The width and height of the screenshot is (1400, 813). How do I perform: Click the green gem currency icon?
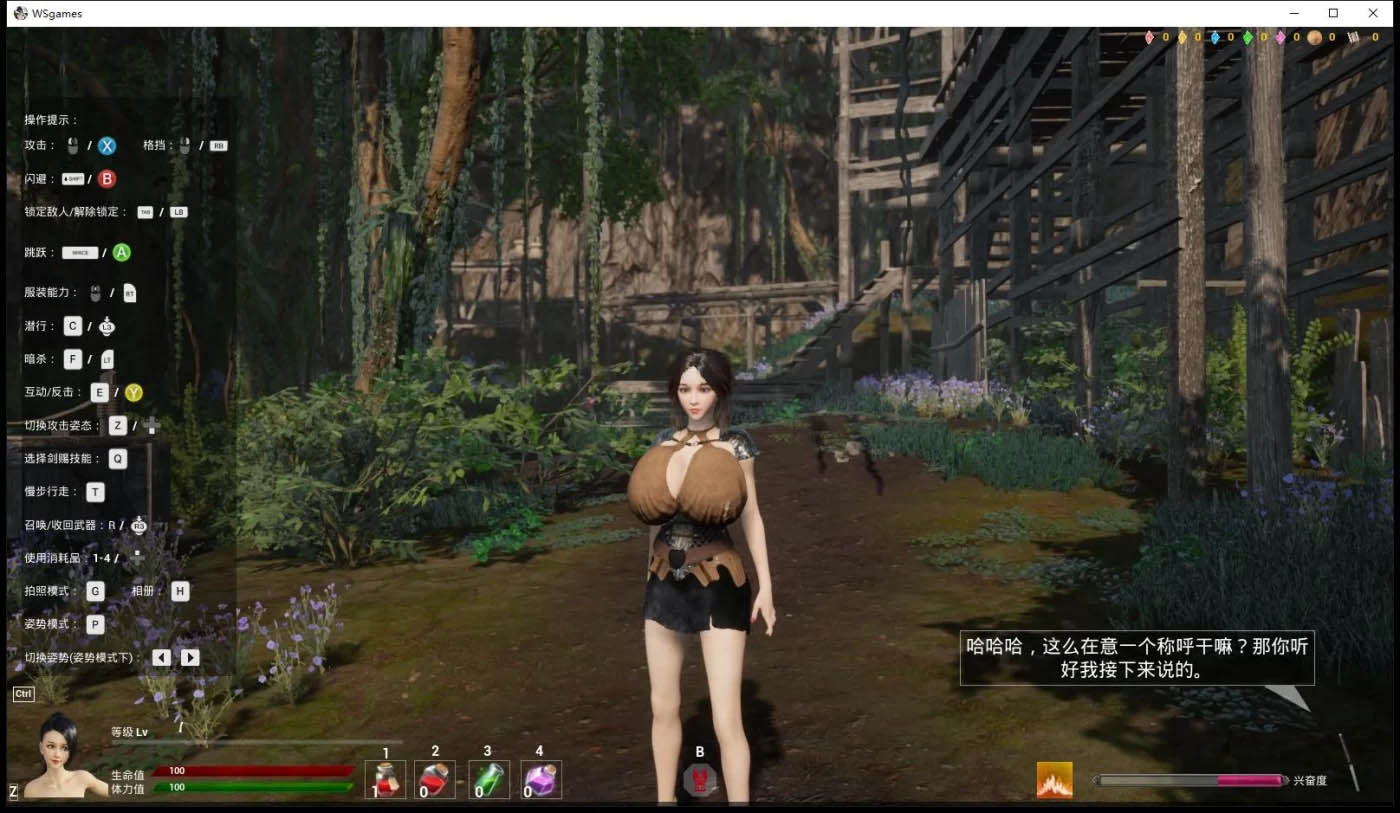(x=1247, y=37)
